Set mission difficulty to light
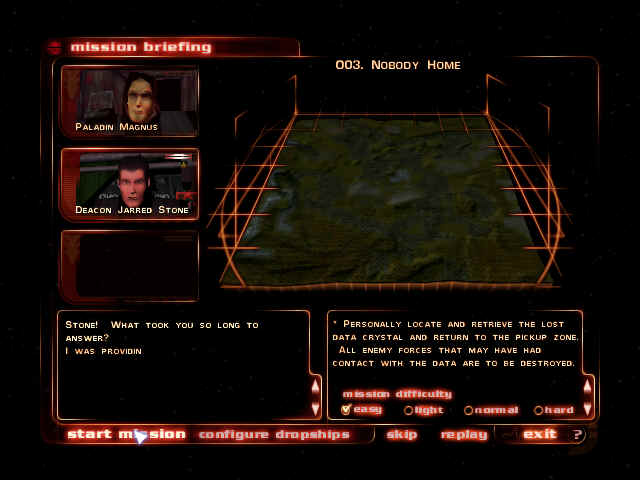Viewport: 640px width, 480px height. coord(408,410)
